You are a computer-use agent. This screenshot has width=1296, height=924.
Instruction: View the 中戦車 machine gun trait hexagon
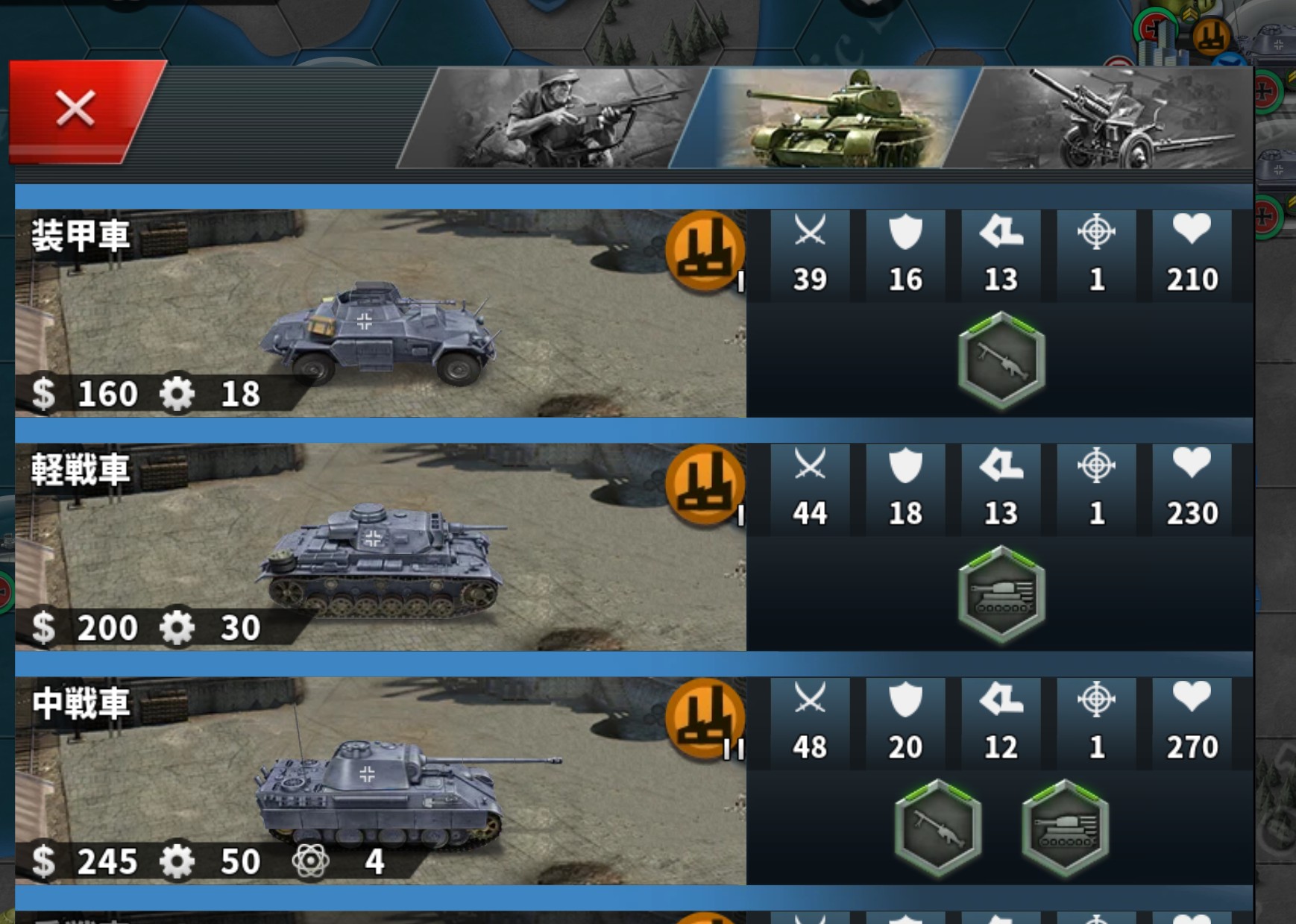(x=937, y=828)
